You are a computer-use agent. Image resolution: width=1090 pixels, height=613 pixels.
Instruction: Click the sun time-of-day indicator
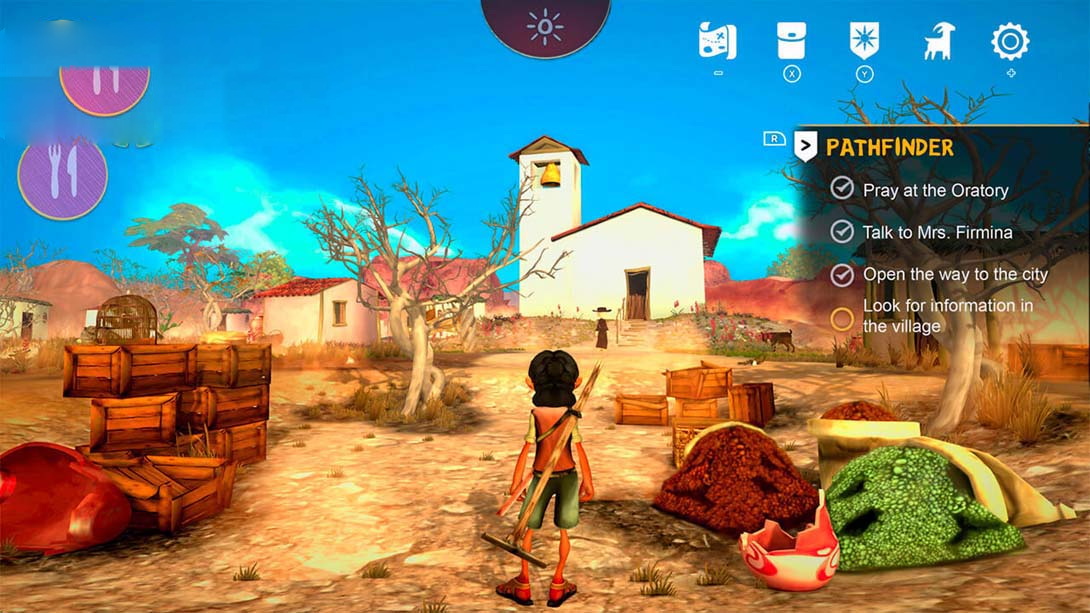tap(545, 27)
